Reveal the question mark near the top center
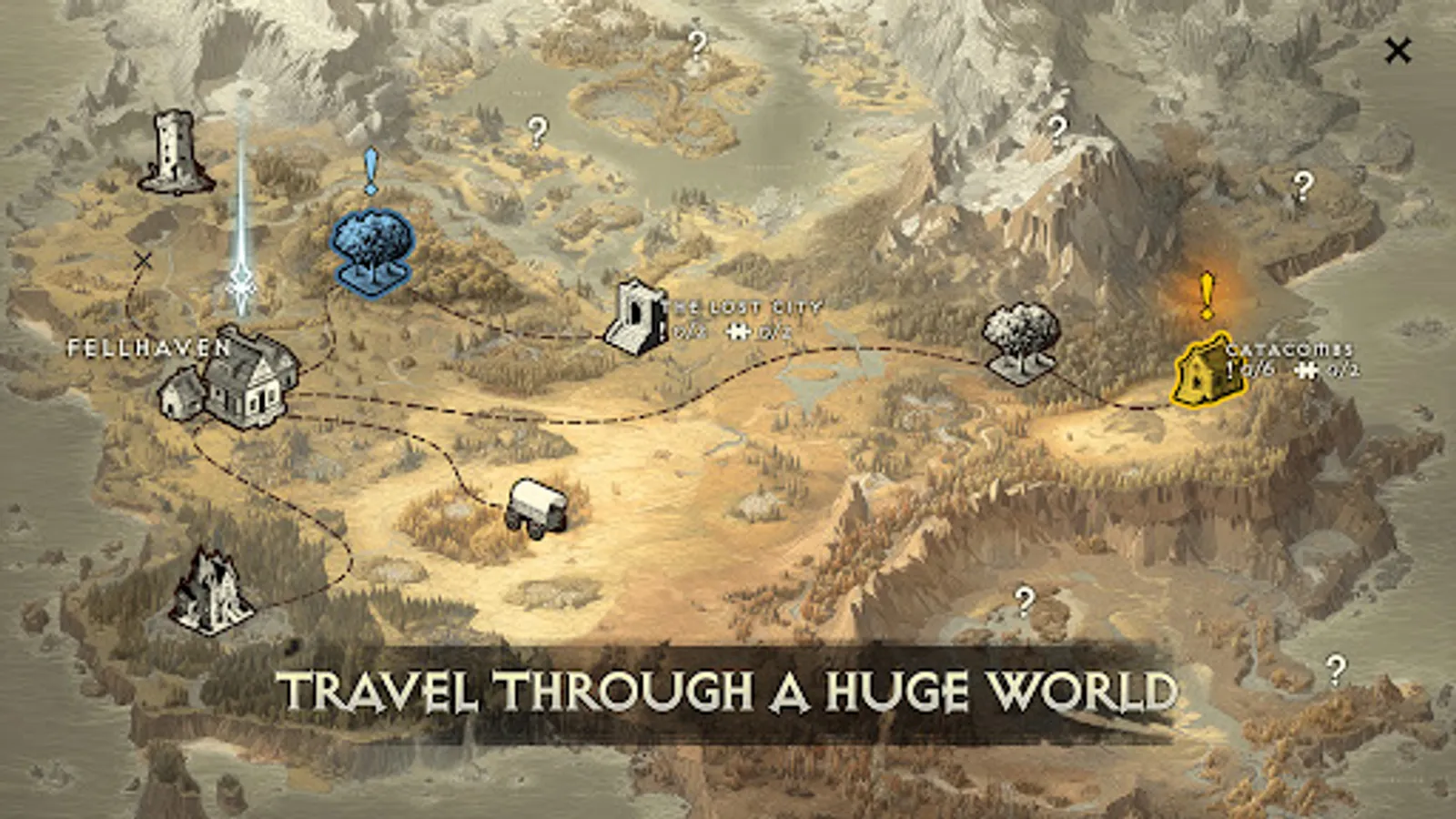 (696, 45)
